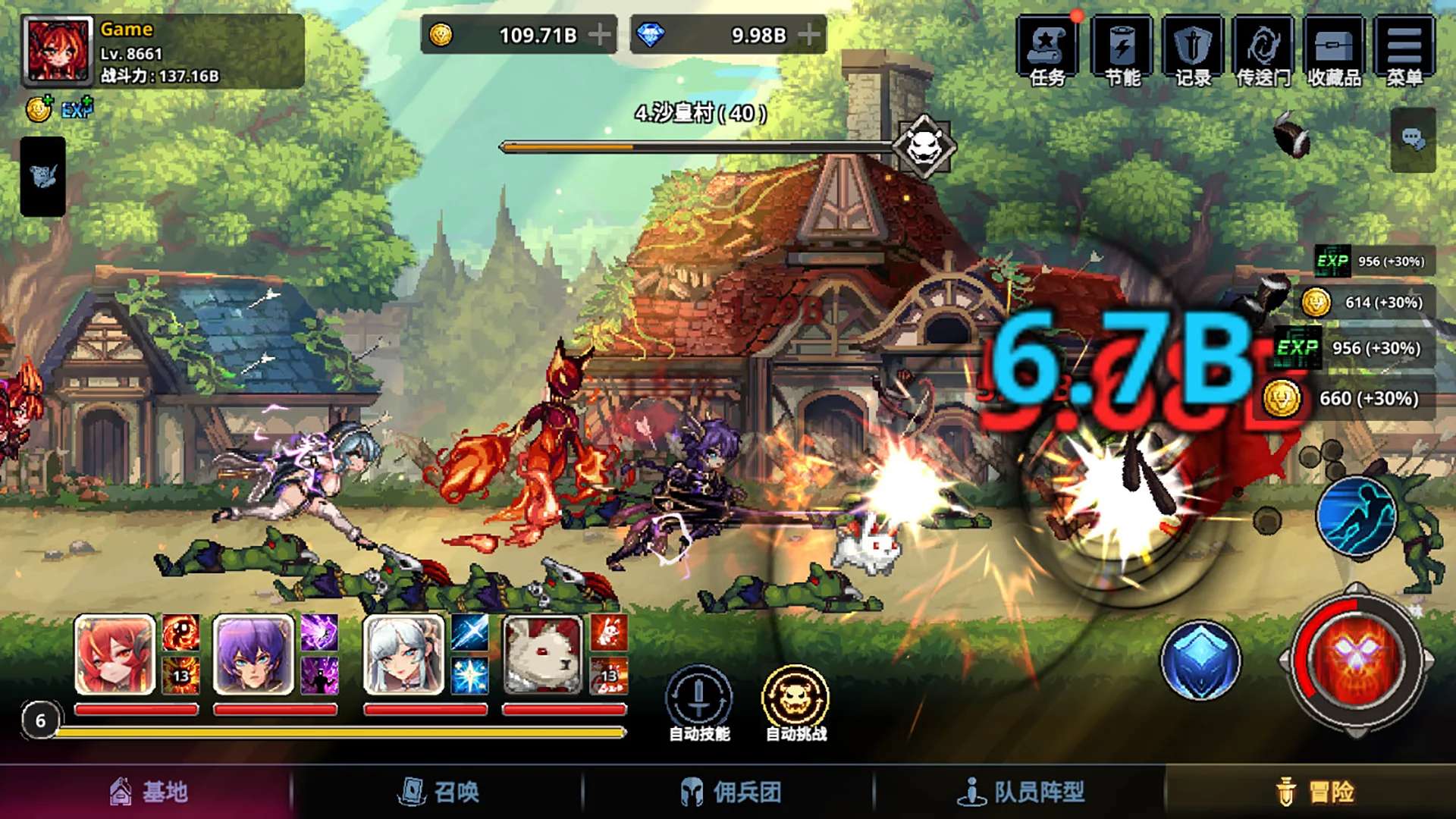Open the 菜单 main menu
The image size is (1456, 819).
point(1404,51)
